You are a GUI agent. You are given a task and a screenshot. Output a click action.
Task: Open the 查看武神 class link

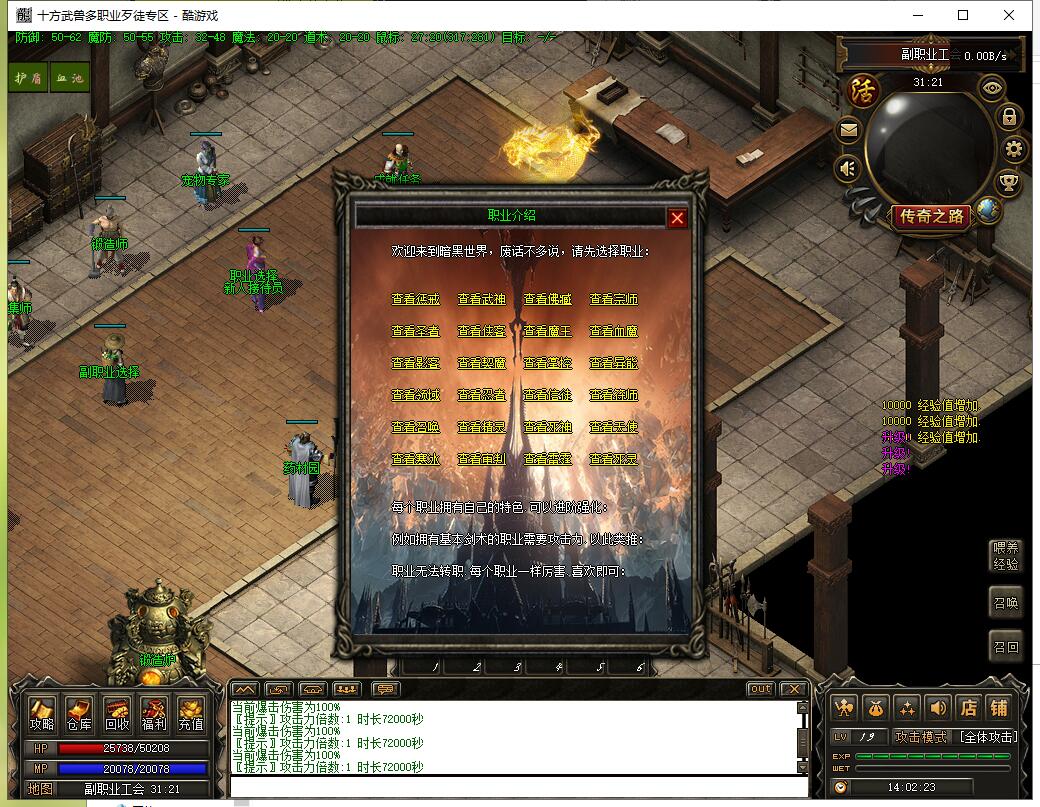482,299
